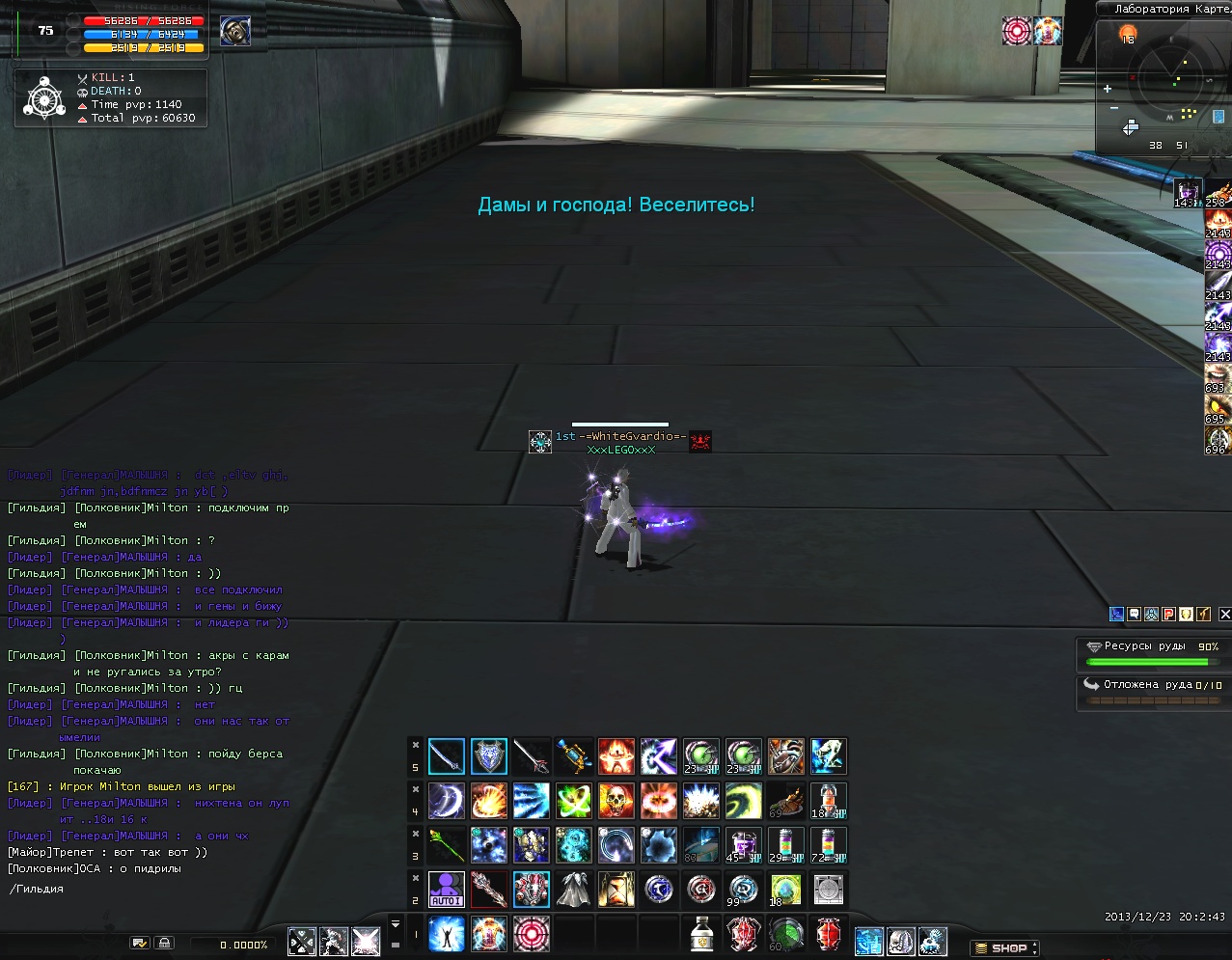Activate the wolf shield icon

[x=488, y=756]
